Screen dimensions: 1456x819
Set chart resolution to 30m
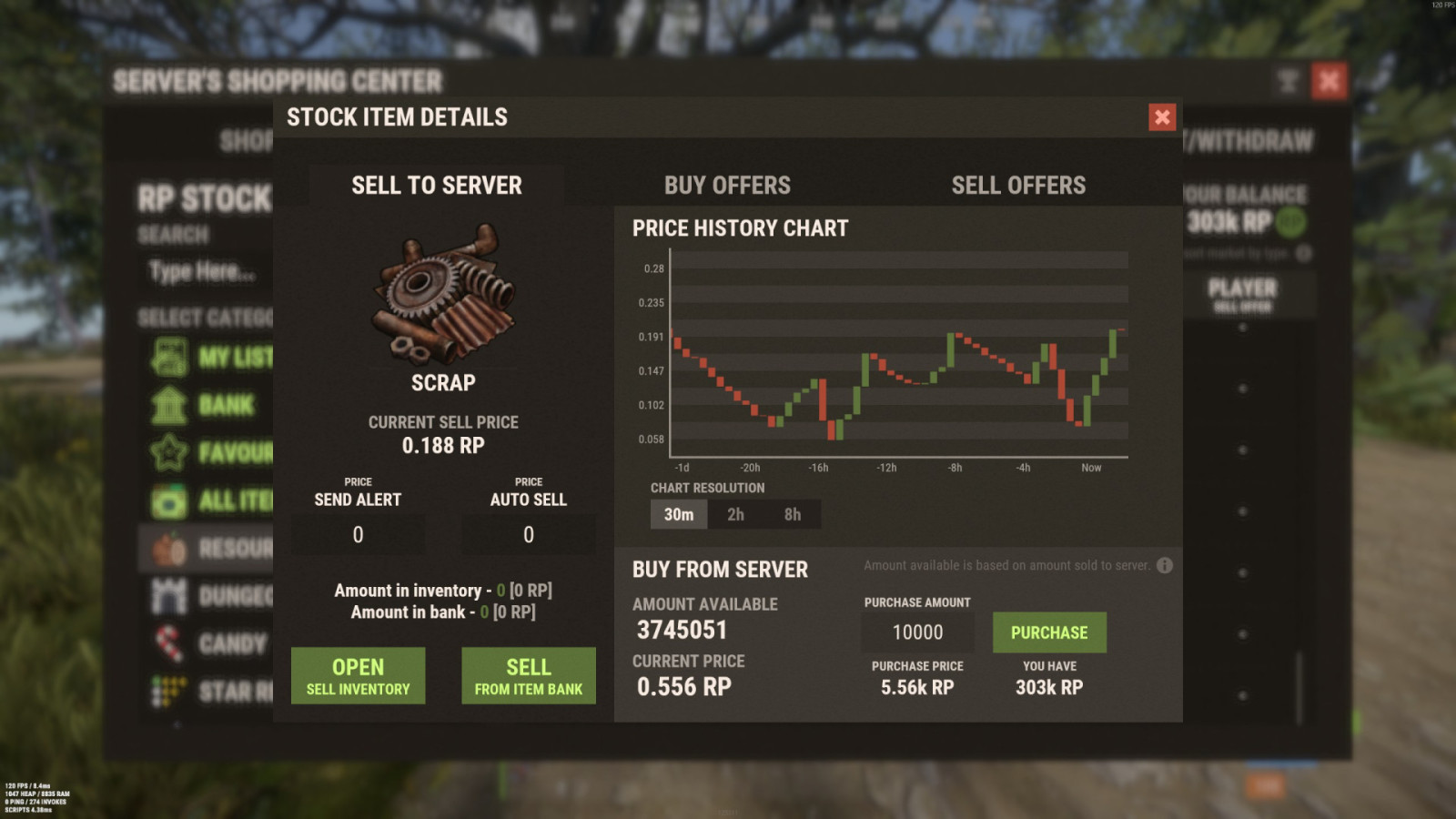pyautogui.click(x=677, y=514)
